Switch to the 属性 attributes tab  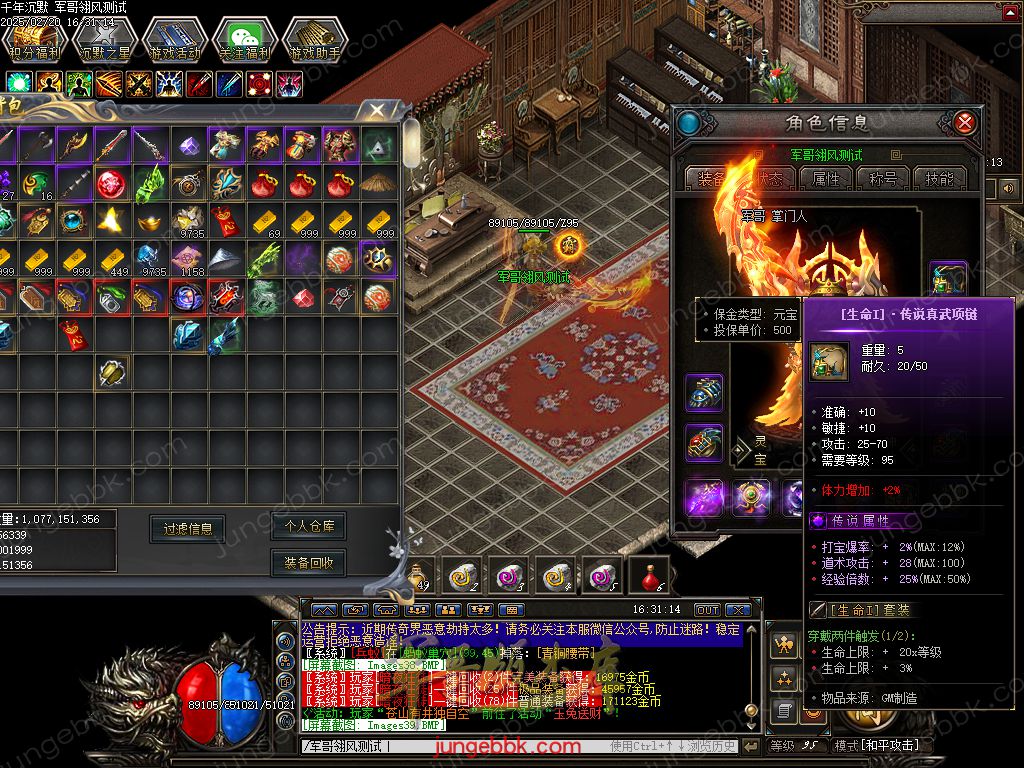tap(827, 179)
